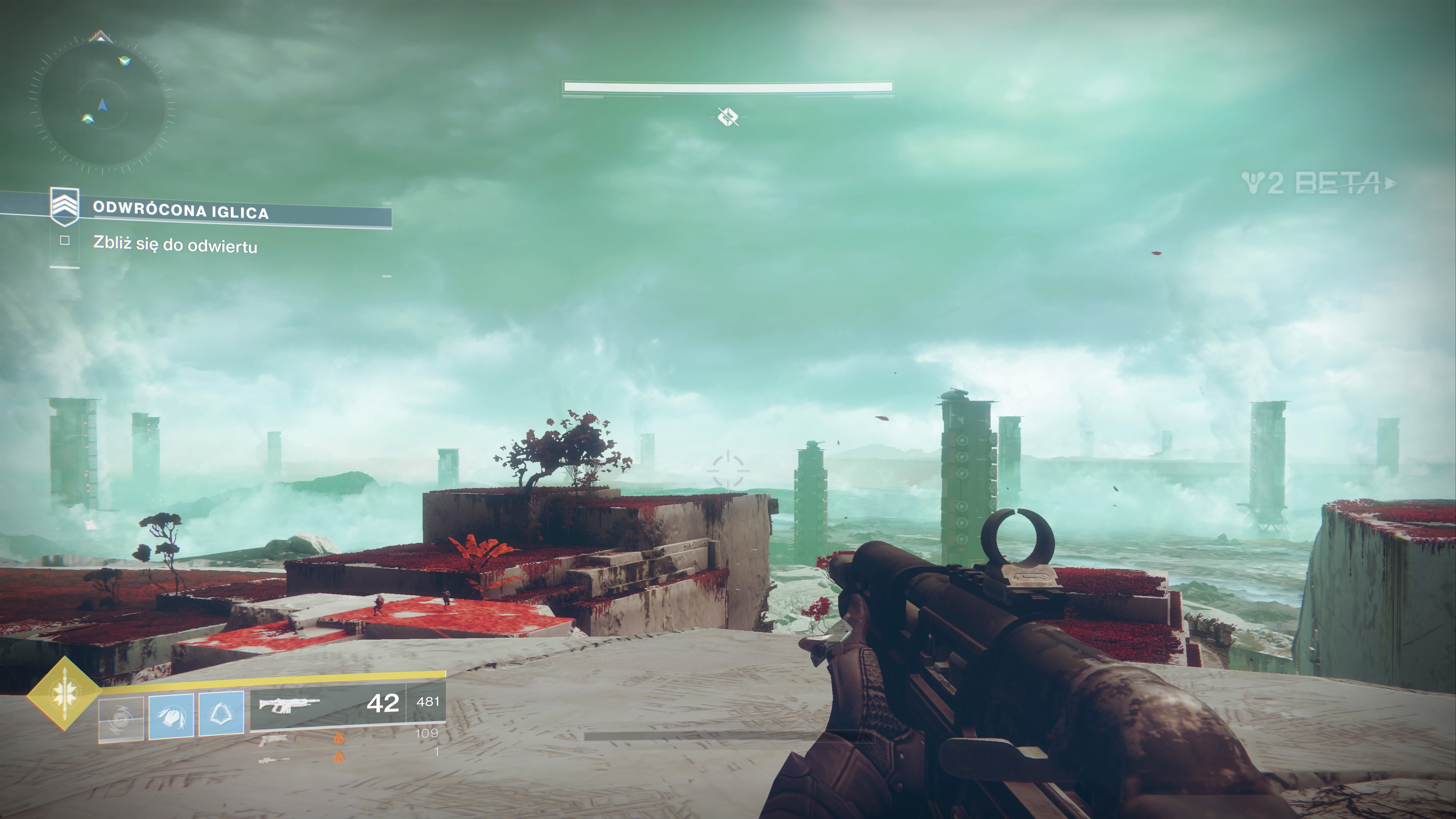Trigger the glove melee ability icon
1456x819 pixels.
pos(171,717)
